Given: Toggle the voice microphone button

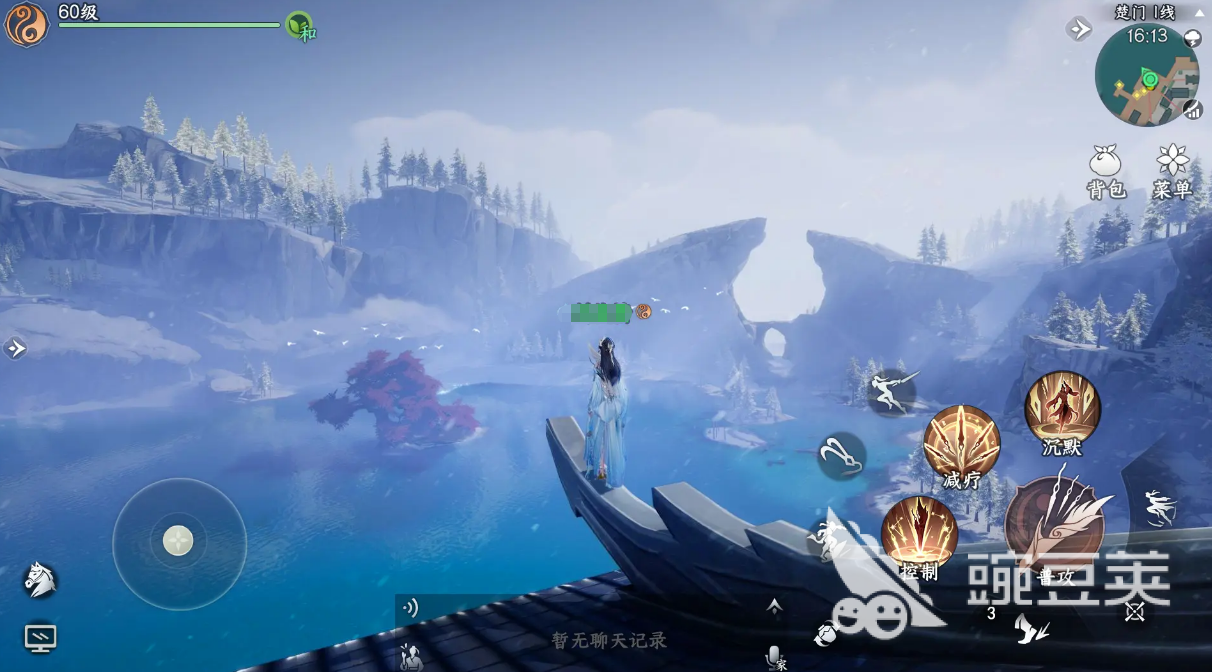Looking at the screenshot, I should pos(773,655).
